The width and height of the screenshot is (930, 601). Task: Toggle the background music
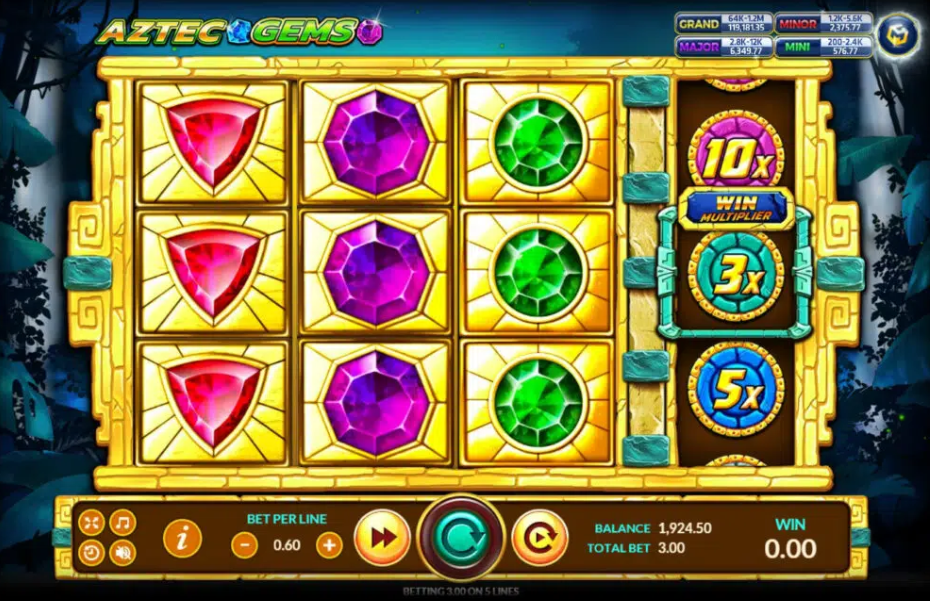coord(122,523)
